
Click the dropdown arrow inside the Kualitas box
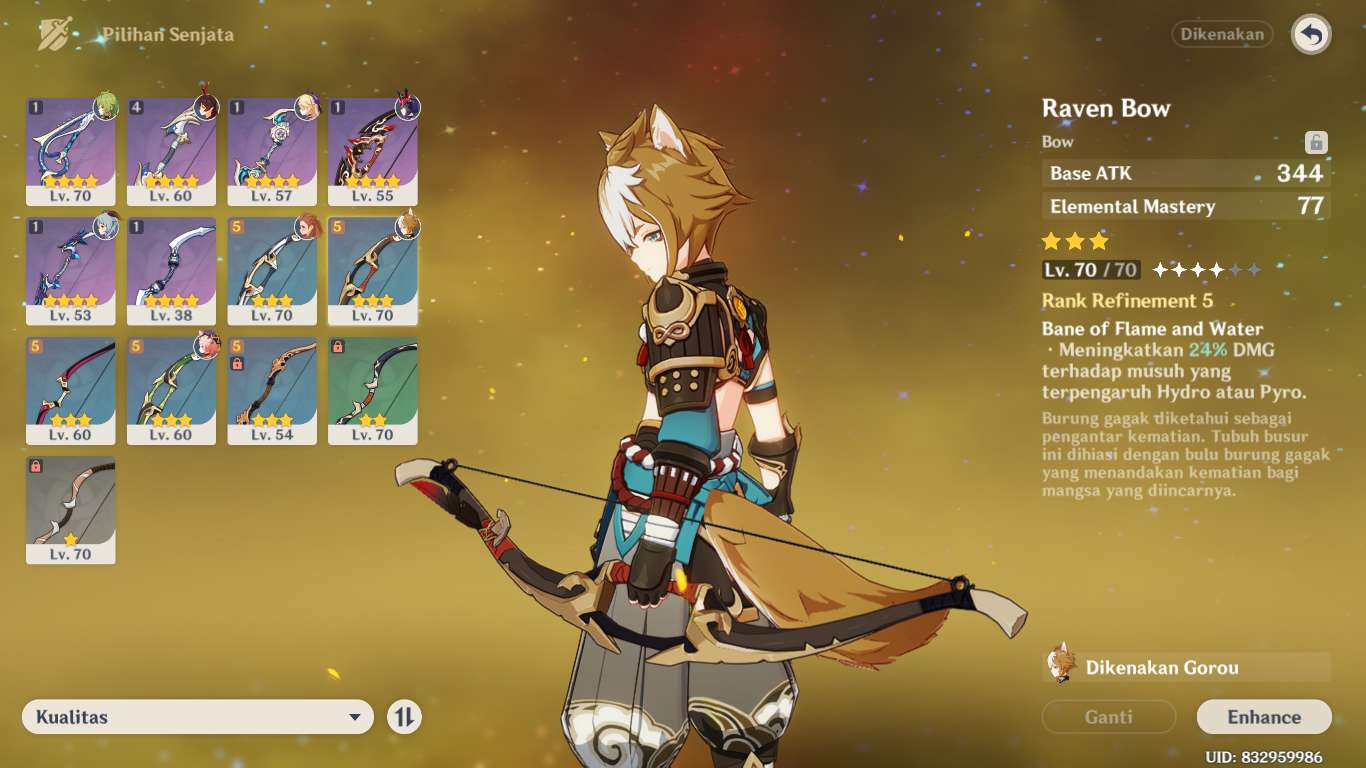click(355, 717)
